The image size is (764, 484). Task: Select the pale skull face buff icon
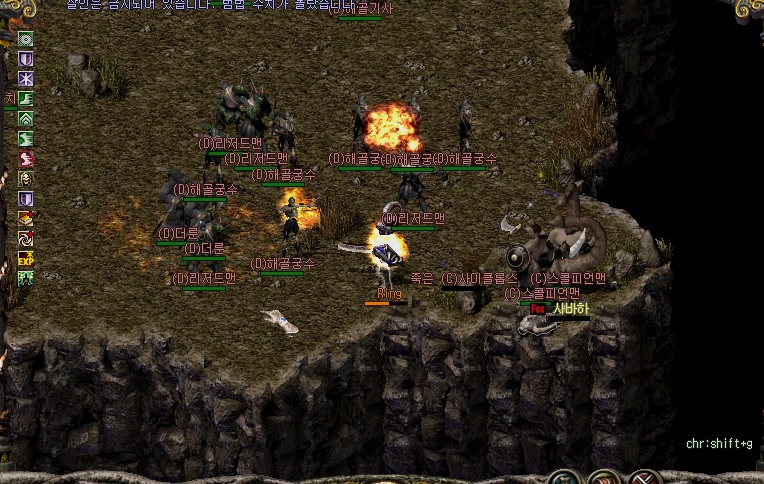pos(26,179)
